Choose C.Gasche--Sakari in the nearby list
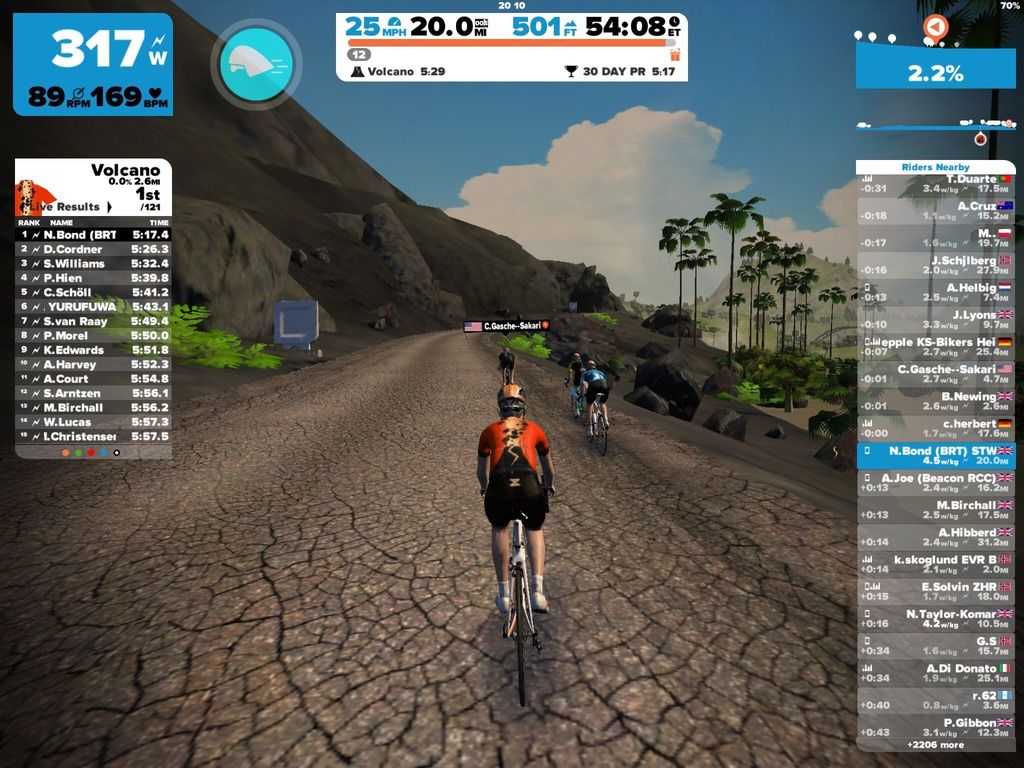 (x=935, y=373)
